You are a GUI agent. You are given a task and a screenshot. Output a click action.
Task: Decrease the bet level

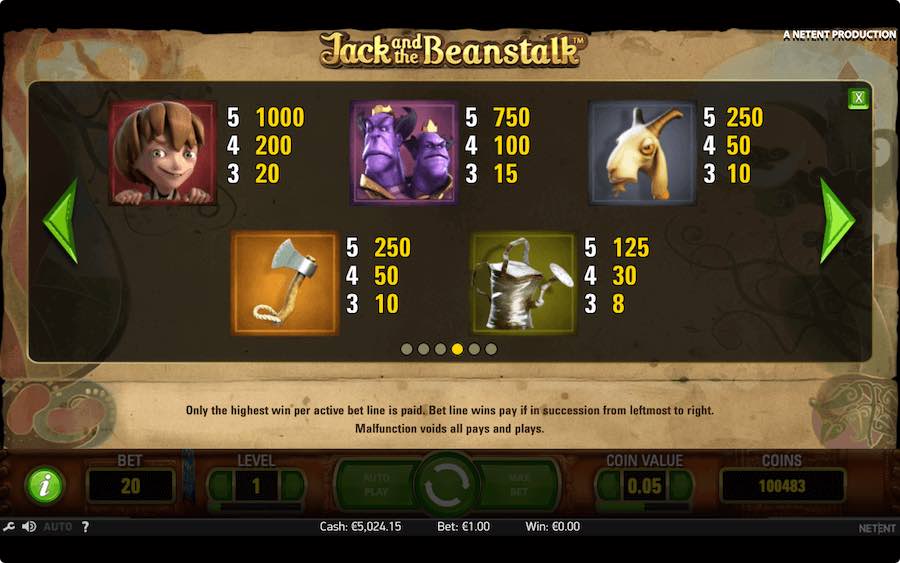tap(221, 486)
